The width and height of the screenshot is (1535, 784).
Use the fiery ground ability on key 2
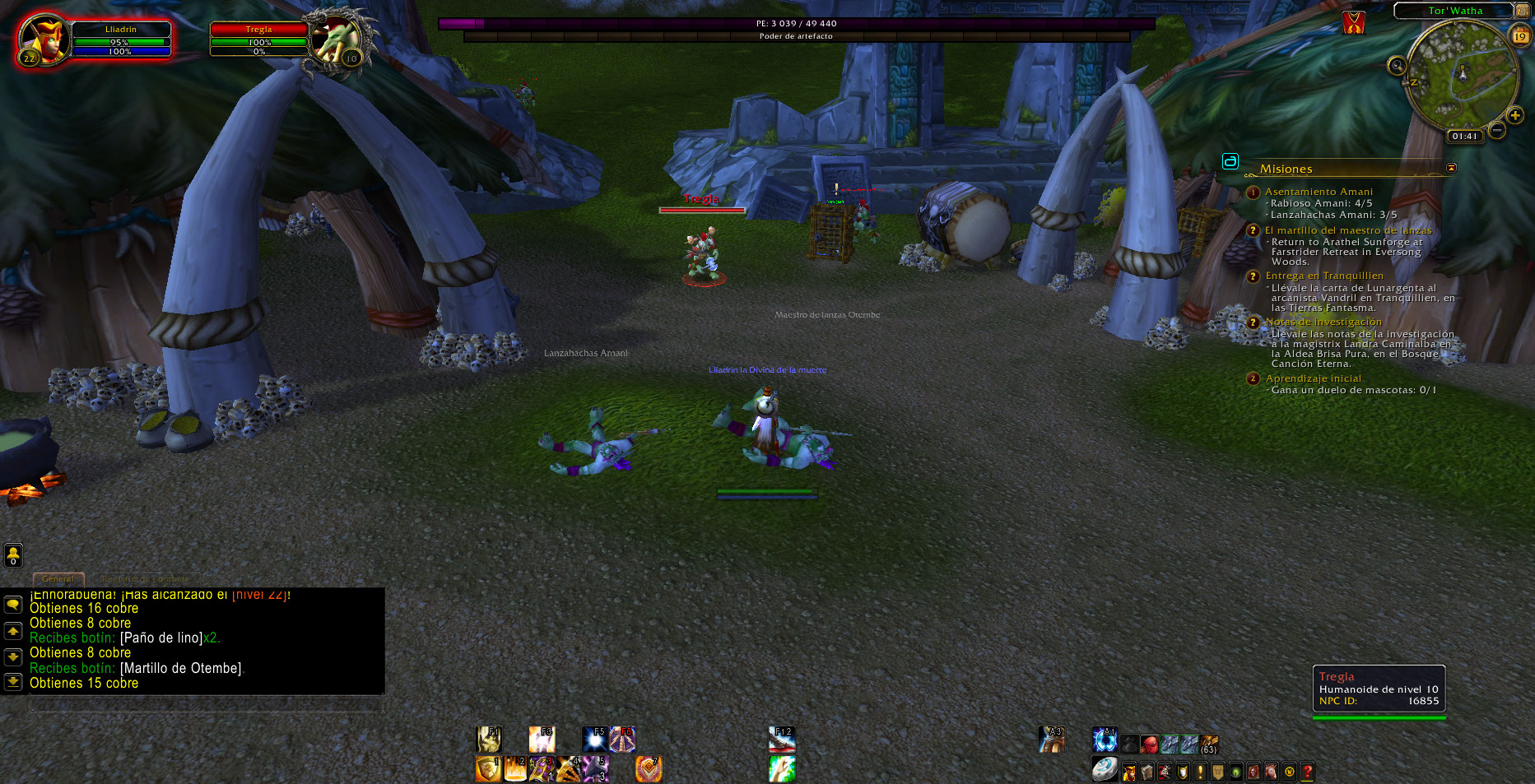(515, 769)
